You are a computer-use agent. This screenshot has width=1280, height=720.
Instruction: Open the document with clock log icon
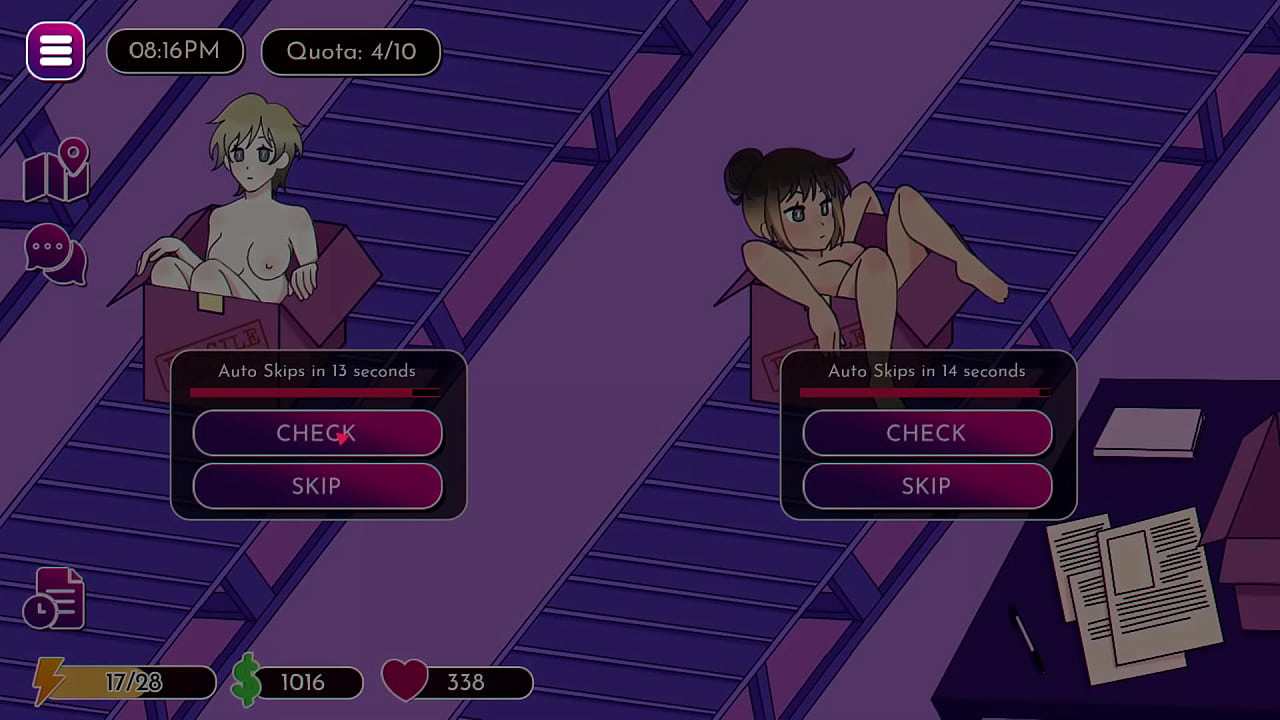55,599
